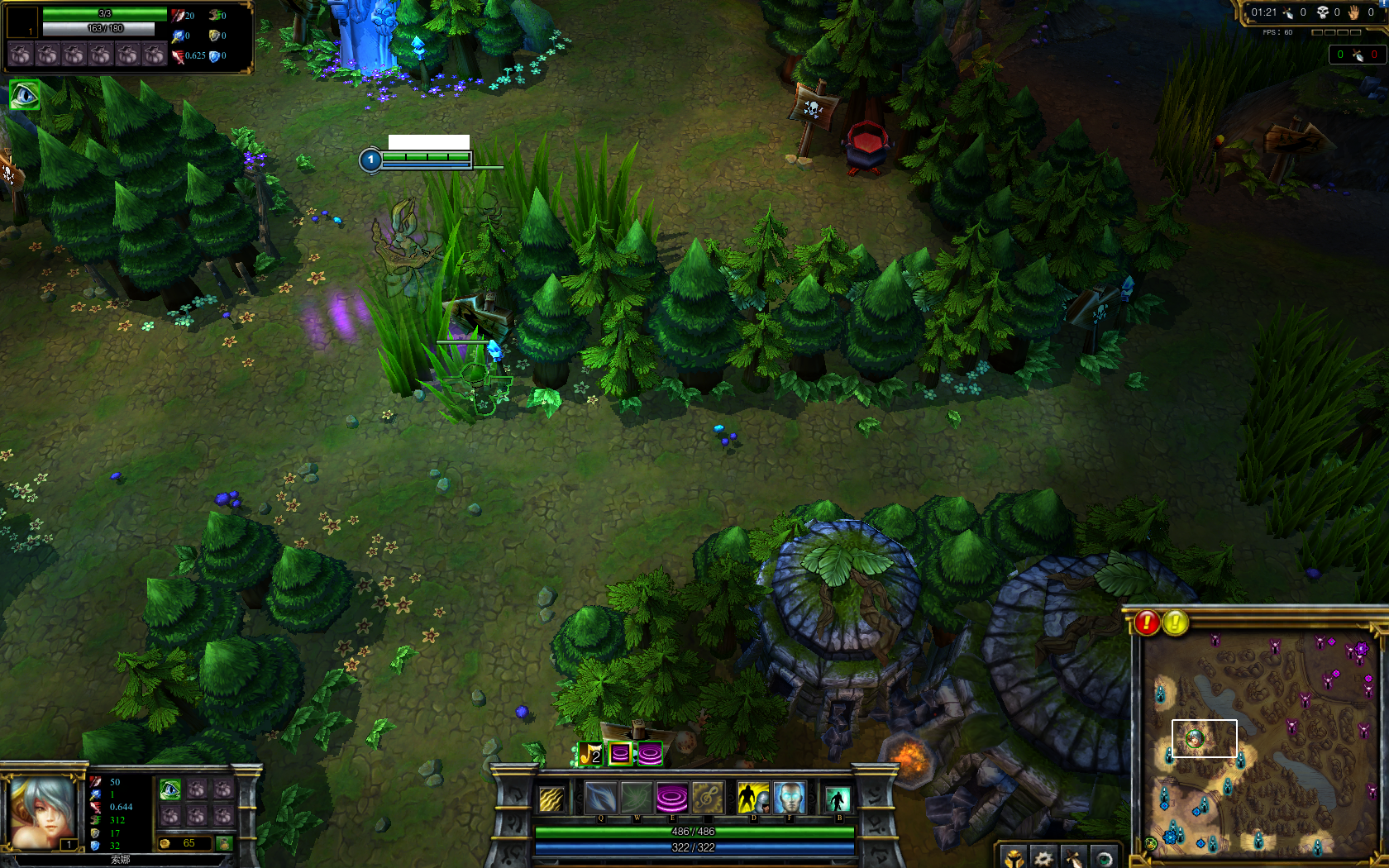Image resolution: width=1389 pixels, height=868 pixels.
Task: Activate the red exclamation ping button
Action: point(1147,622)
